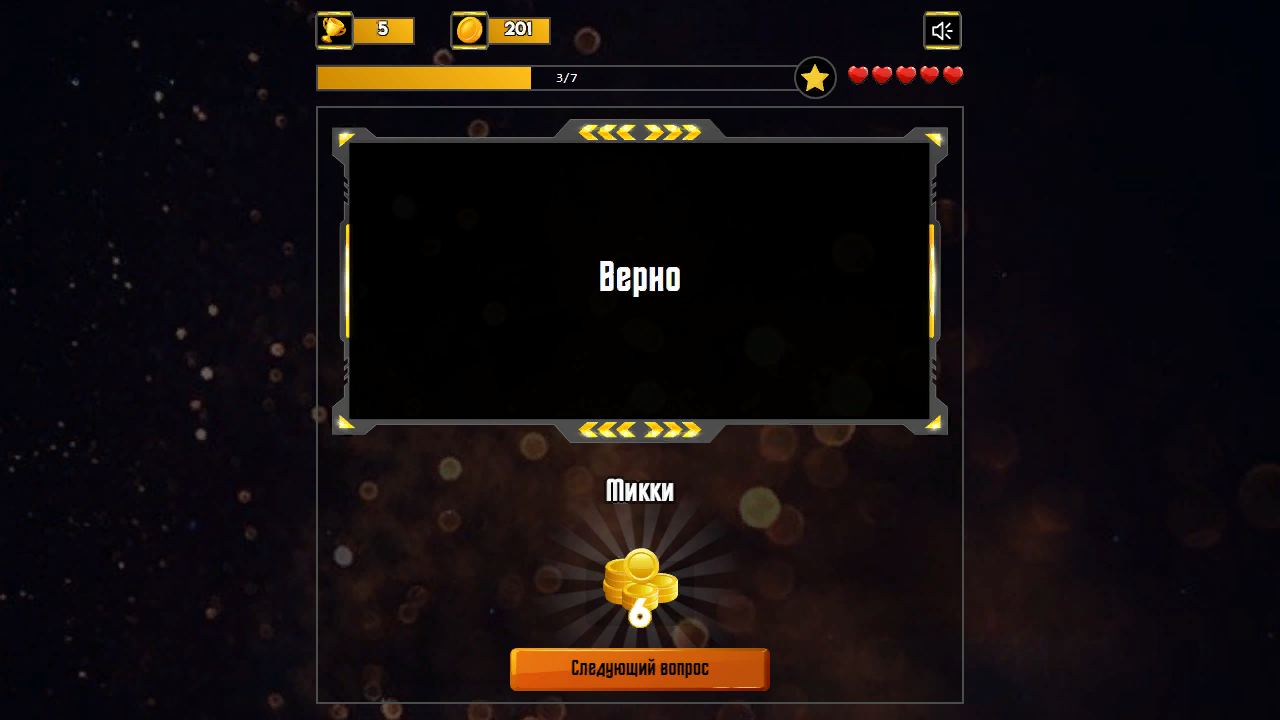
Task: Click the first heart life icon
Action: [x=858, y=74]
